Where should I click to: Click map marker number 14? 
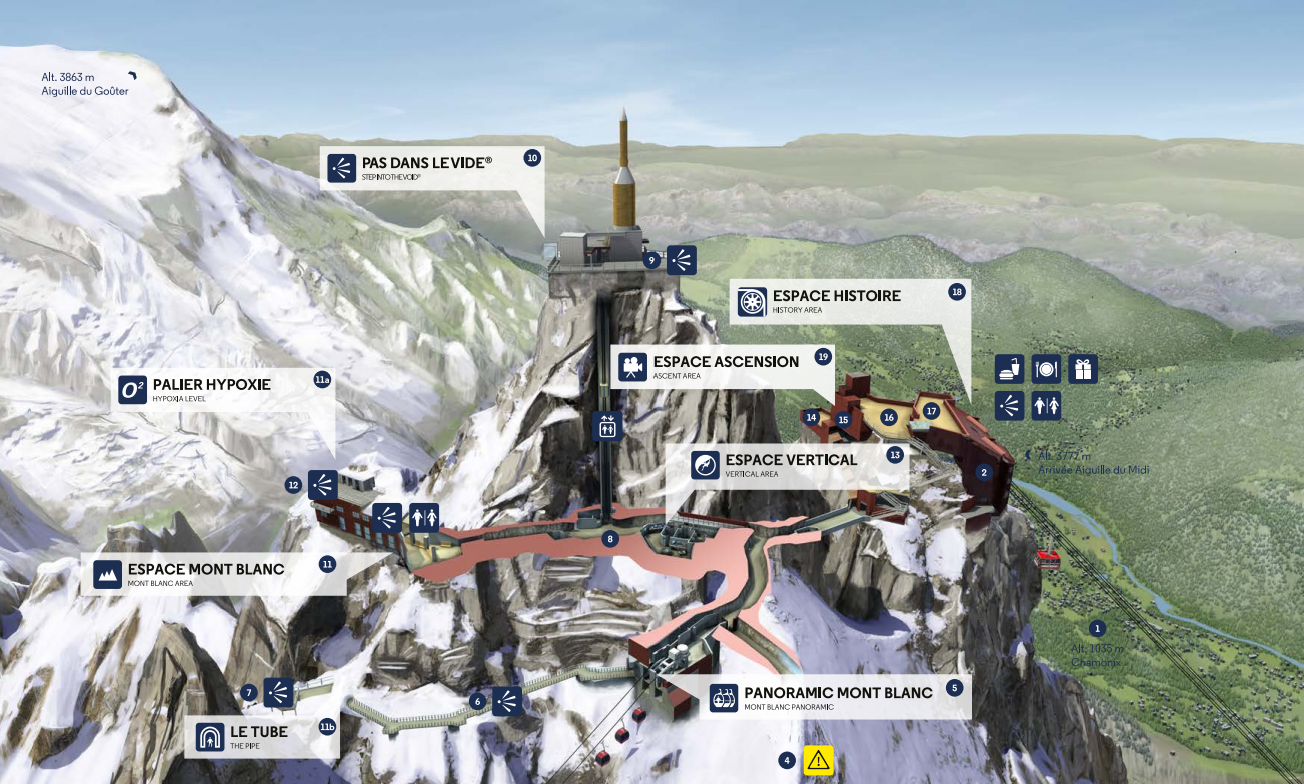tap(812, 417)
